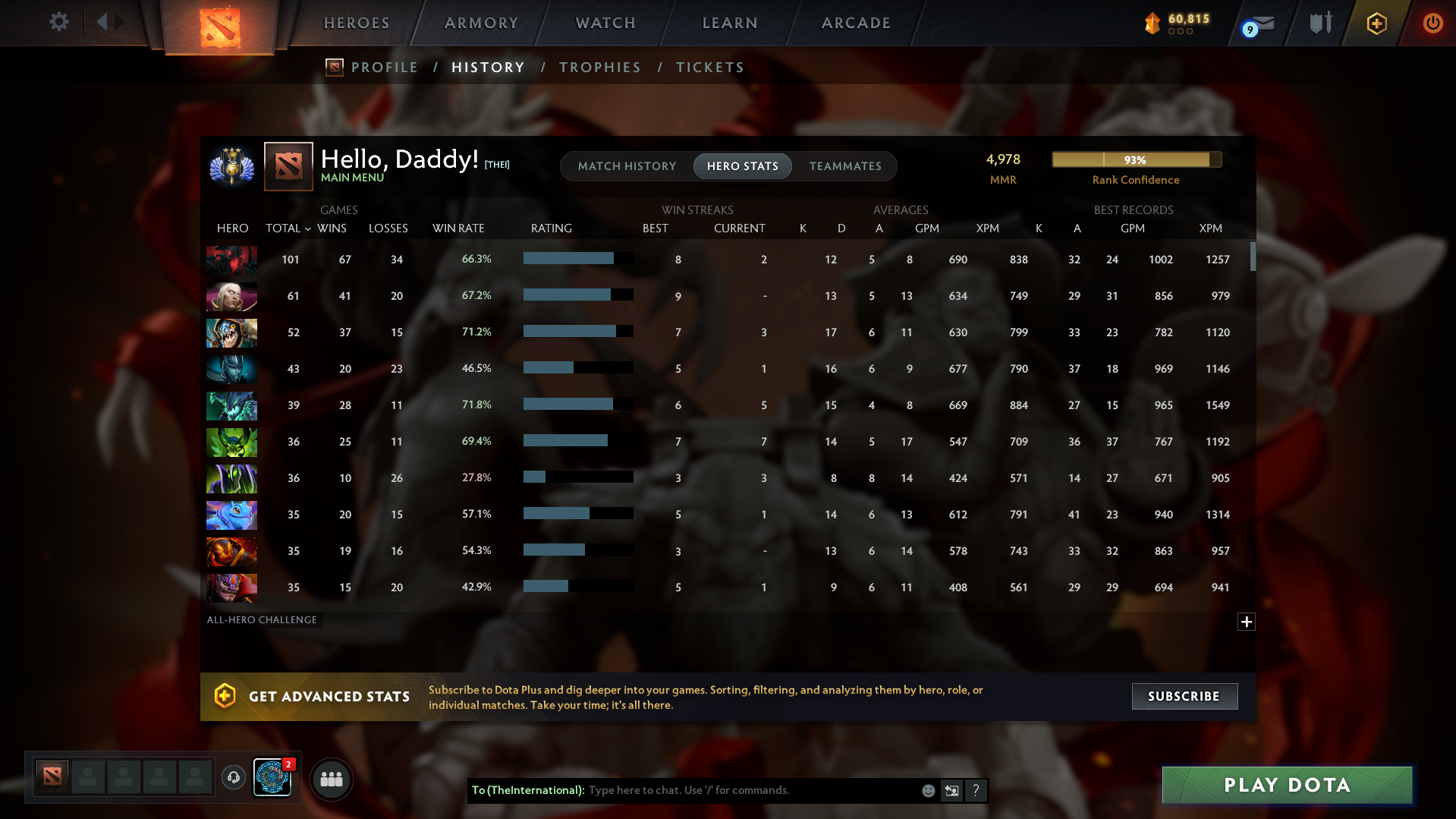Click the SUBSCRIBE button for advanced stats

(1184, 696)
